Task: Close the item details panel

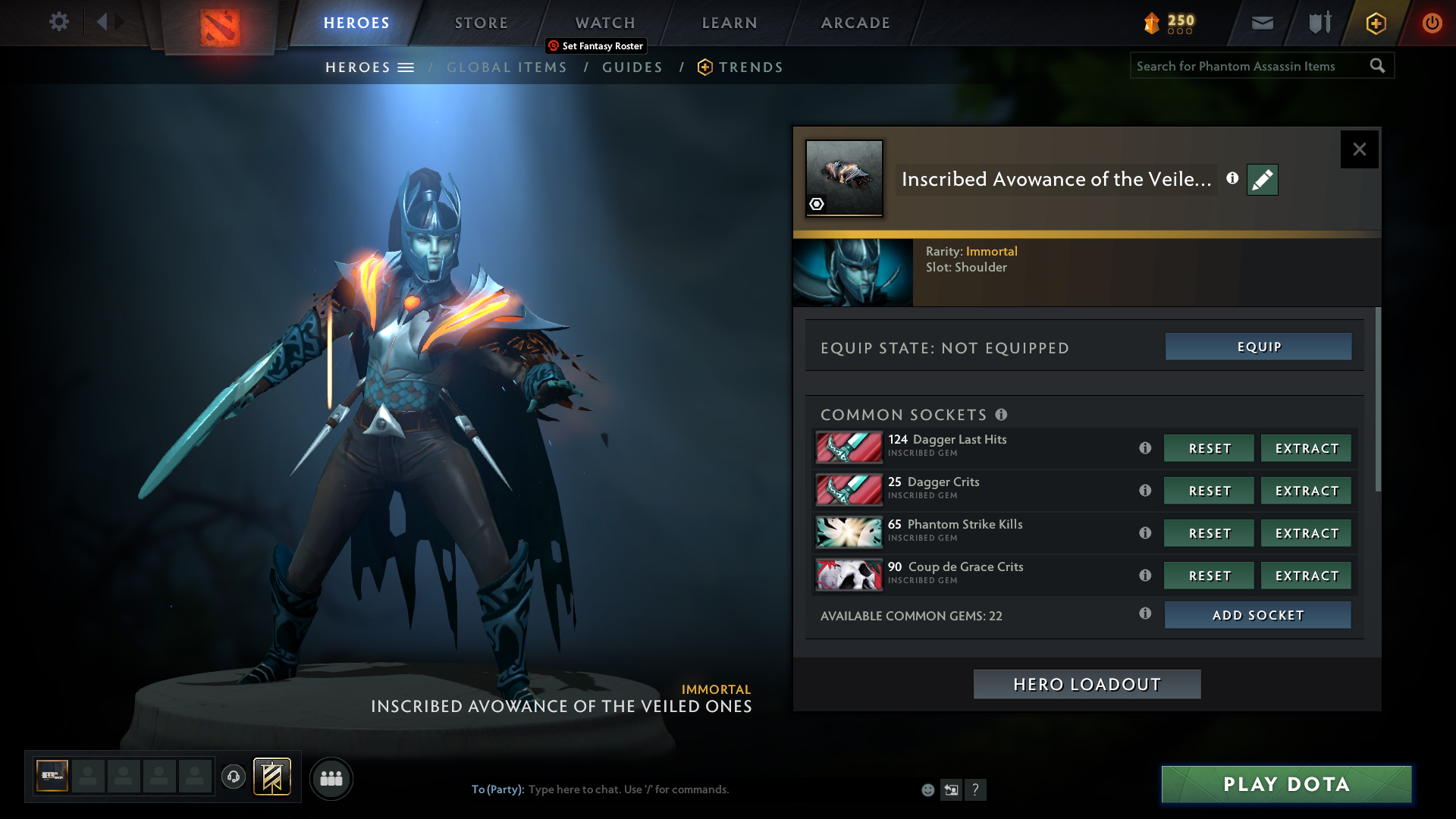Action: 1359,149
